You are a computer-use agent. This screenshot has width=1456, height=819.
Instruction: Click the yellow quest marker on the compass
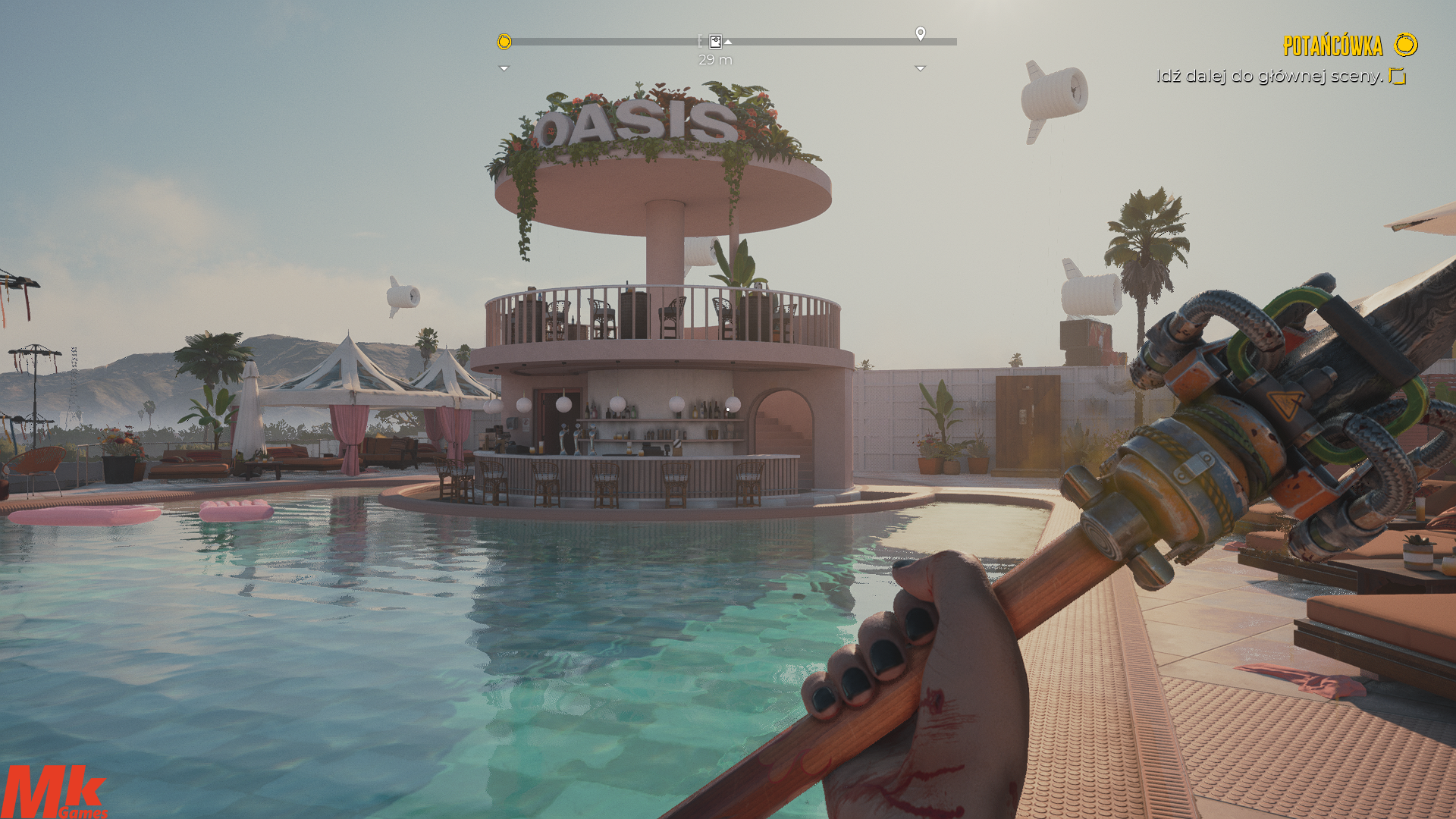504,42
